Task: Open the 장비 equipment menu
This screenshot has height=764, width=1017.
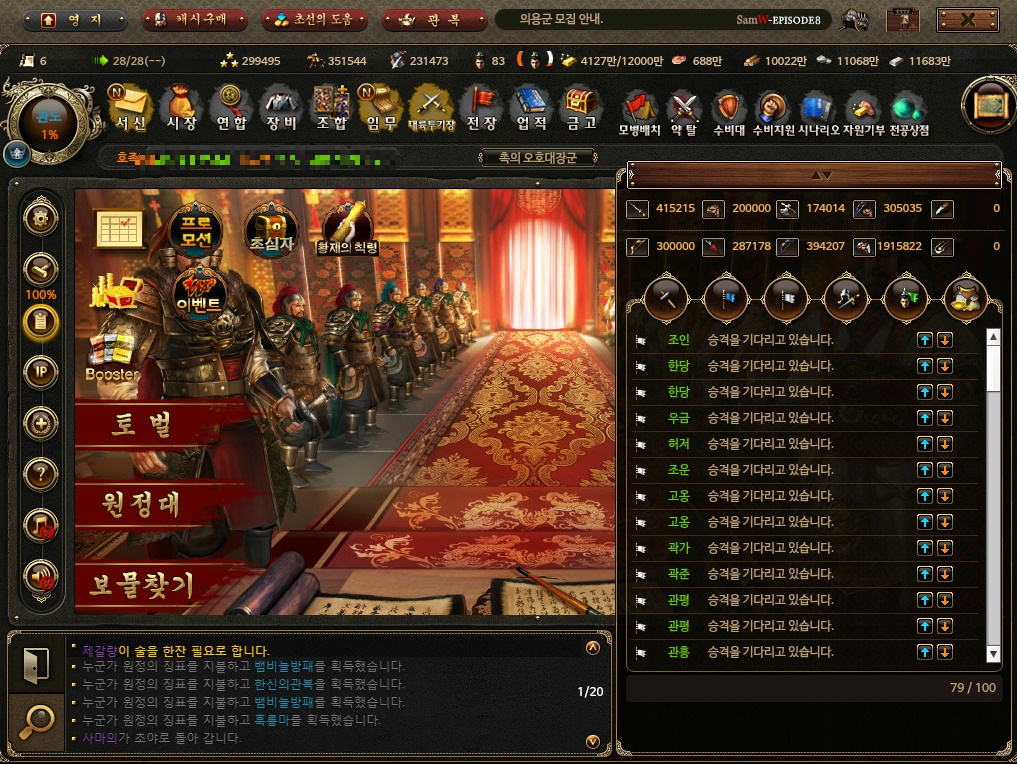Action: click(x=281, y=108)
